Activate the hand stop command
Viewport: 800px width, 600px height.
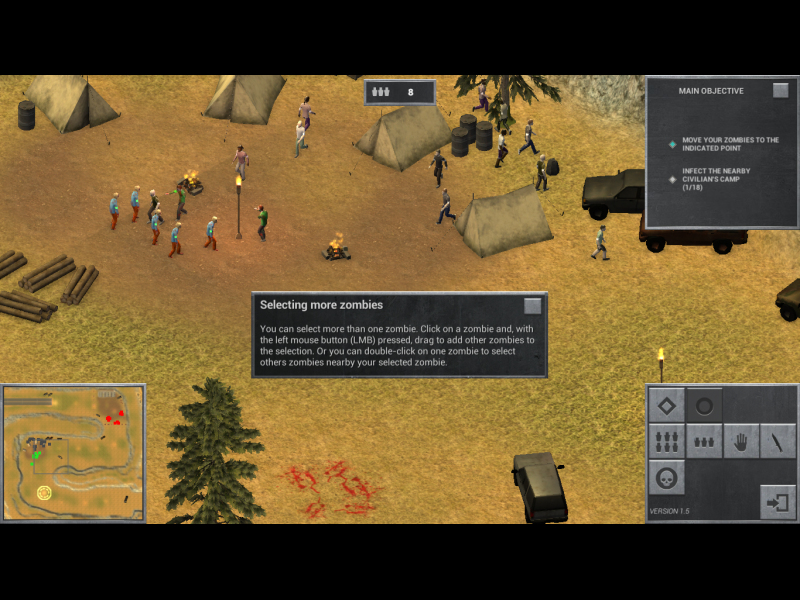point(741,441)
